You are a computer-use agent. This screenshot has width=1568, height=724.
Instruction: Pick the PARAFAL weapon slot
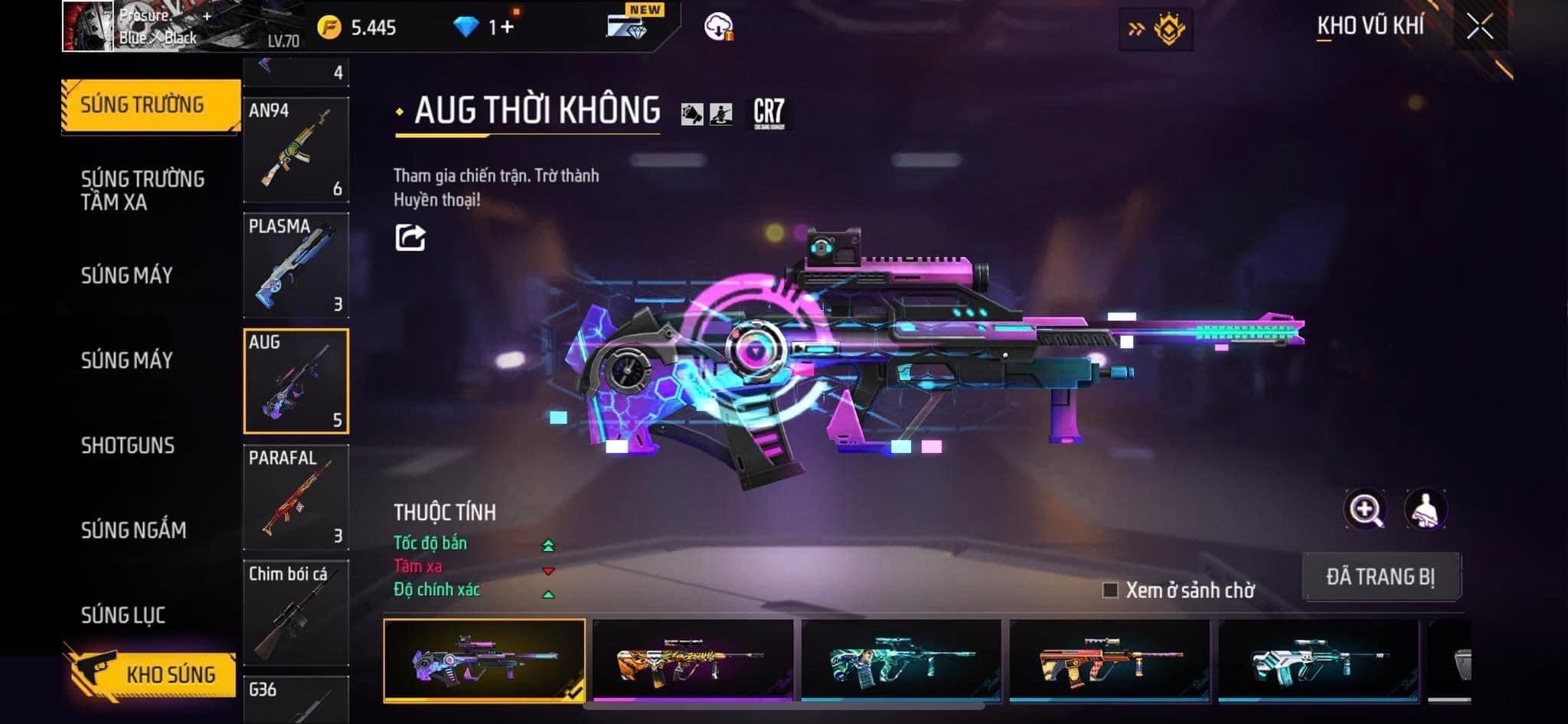click(296, 497)
